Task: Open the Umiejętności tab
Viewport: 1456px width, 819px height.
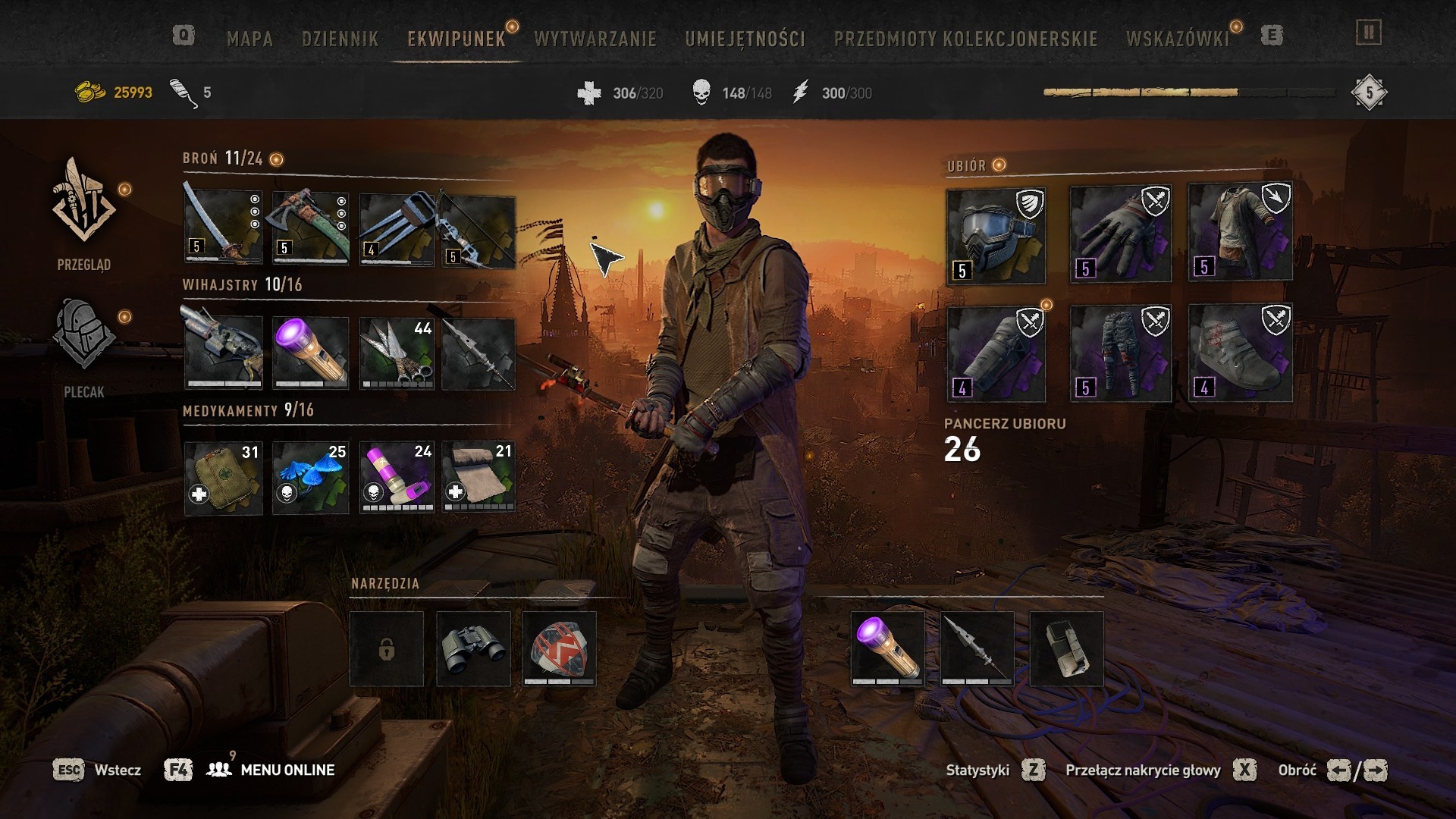Action: coord(745,39)
